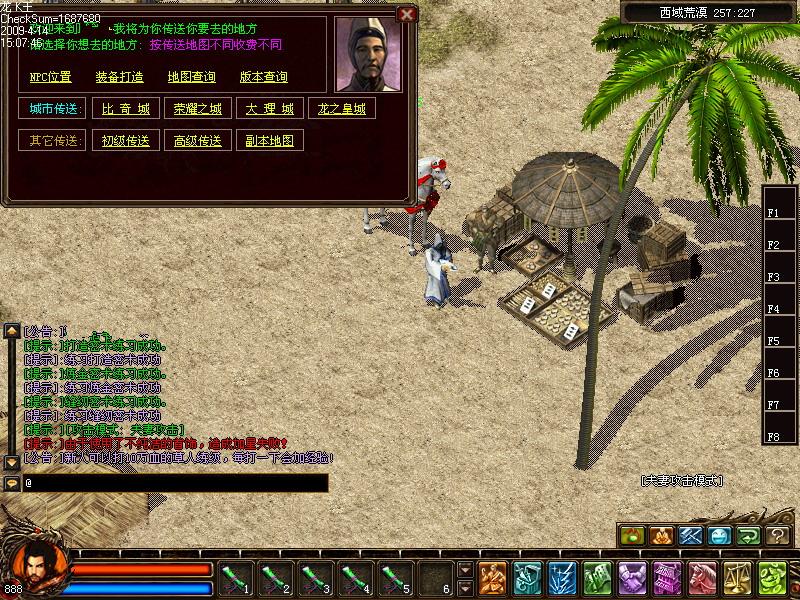Use the green scroll in hotbar slot 1
The width and height of the screenshot is (800, 600).
point(234,578)
